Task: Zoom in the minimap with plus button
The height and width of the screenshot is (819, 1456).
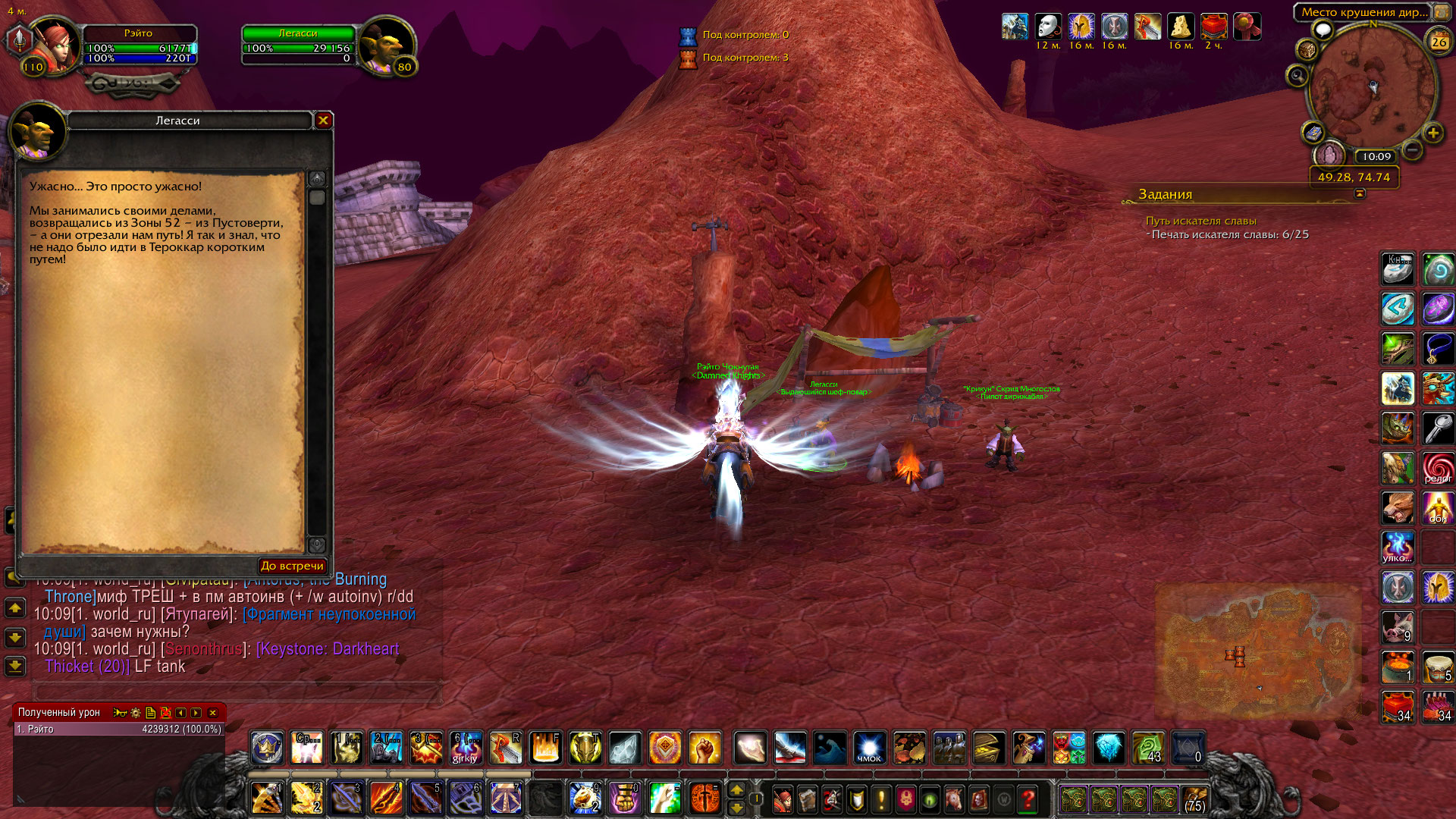Action: click(x=1432, y=133)
